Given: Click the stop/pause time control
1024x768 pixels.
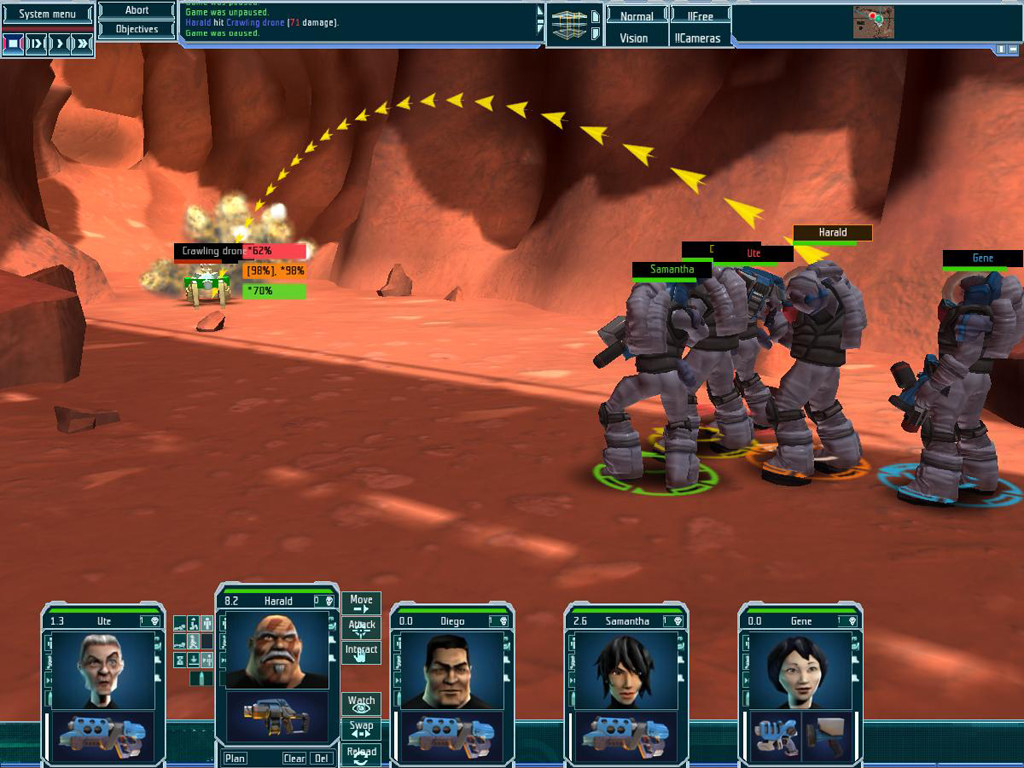Looking at the screenshot, I should coord(13,44).
